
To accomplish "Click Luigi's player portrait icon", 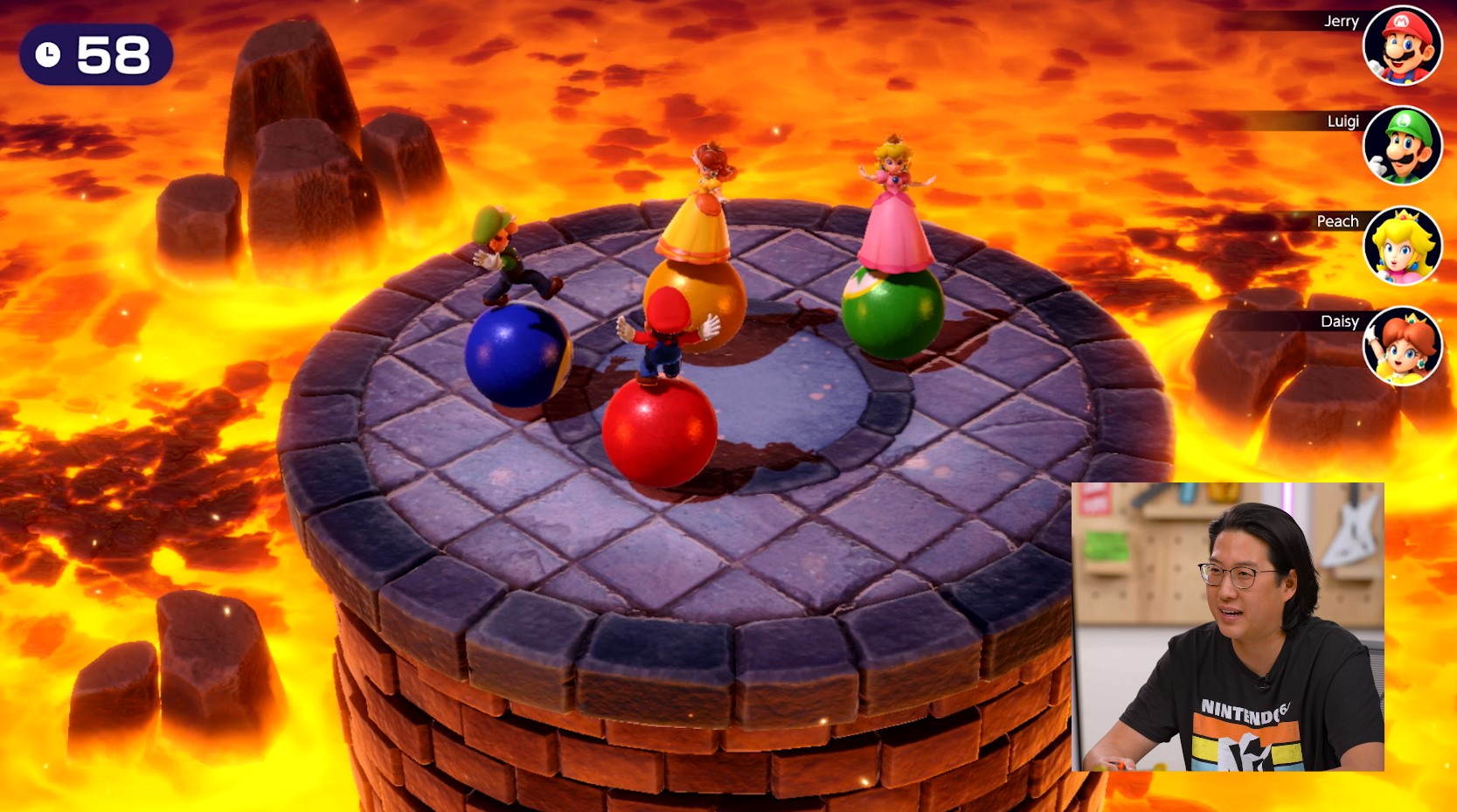I will [x=1402, y=146].
